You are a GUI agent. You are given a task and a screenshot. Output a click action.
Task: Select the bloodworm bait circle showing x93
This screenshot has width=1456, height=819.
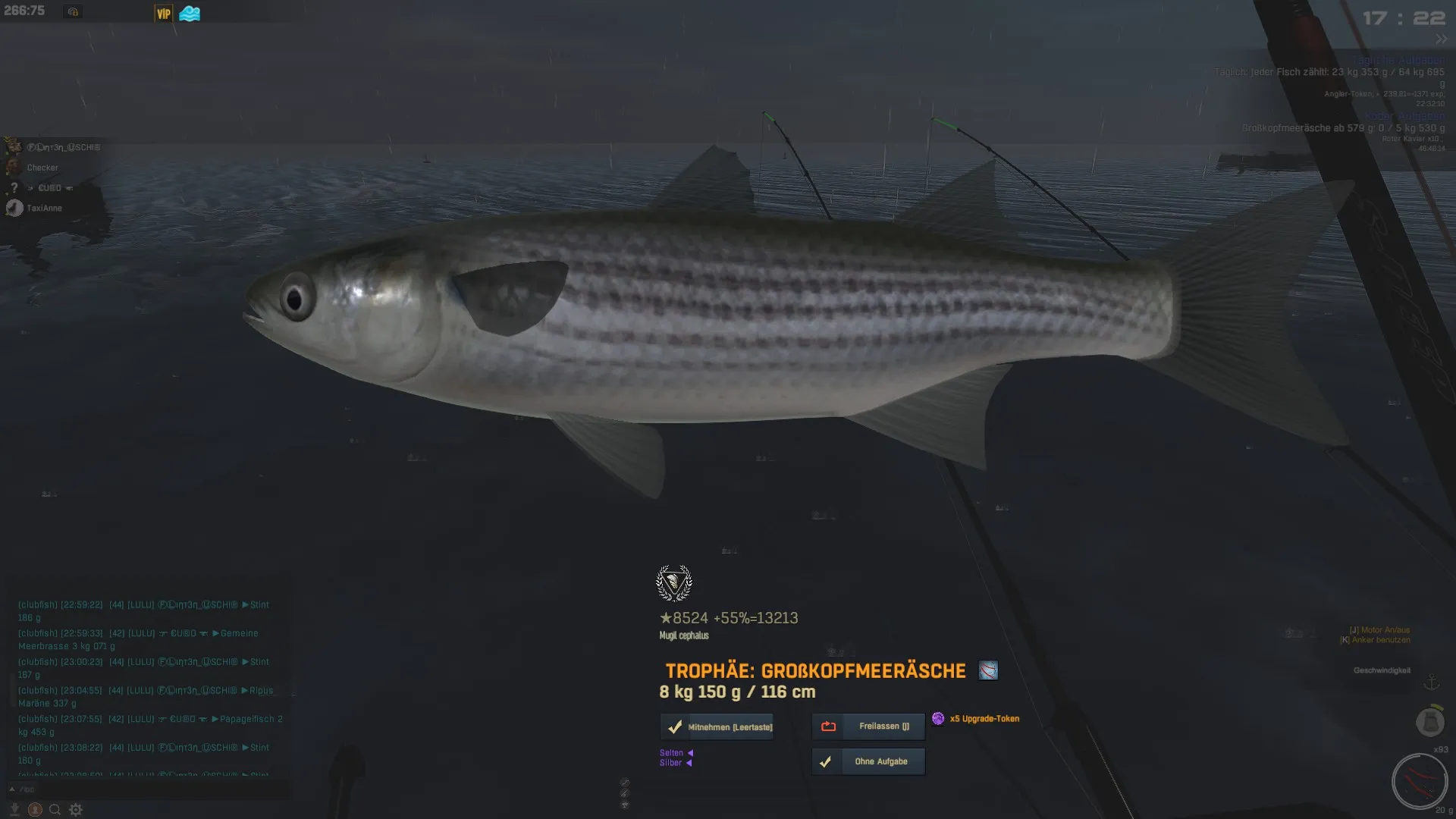tap(1419, 781)
